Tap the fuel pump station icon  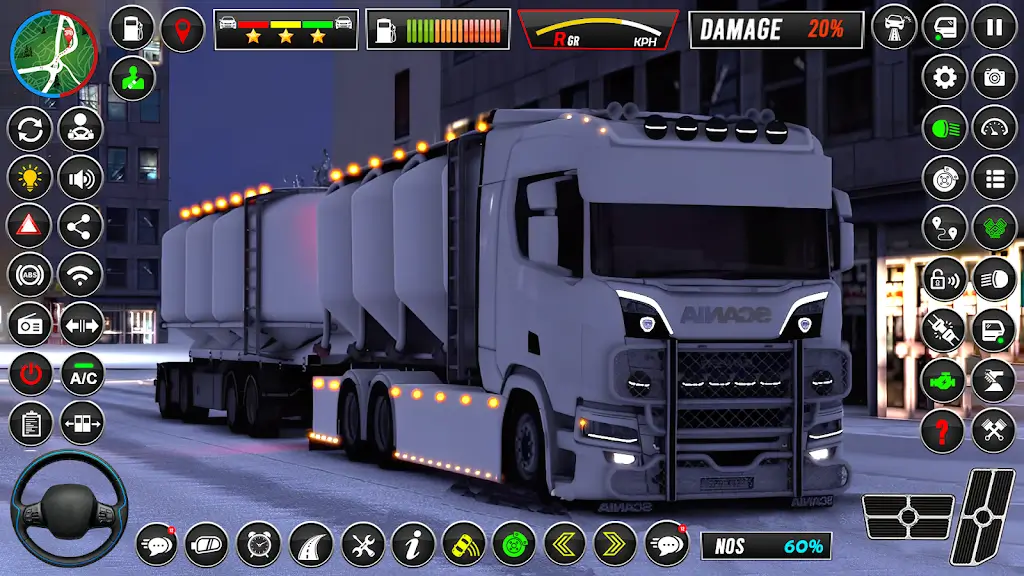(x=131, y=28)
